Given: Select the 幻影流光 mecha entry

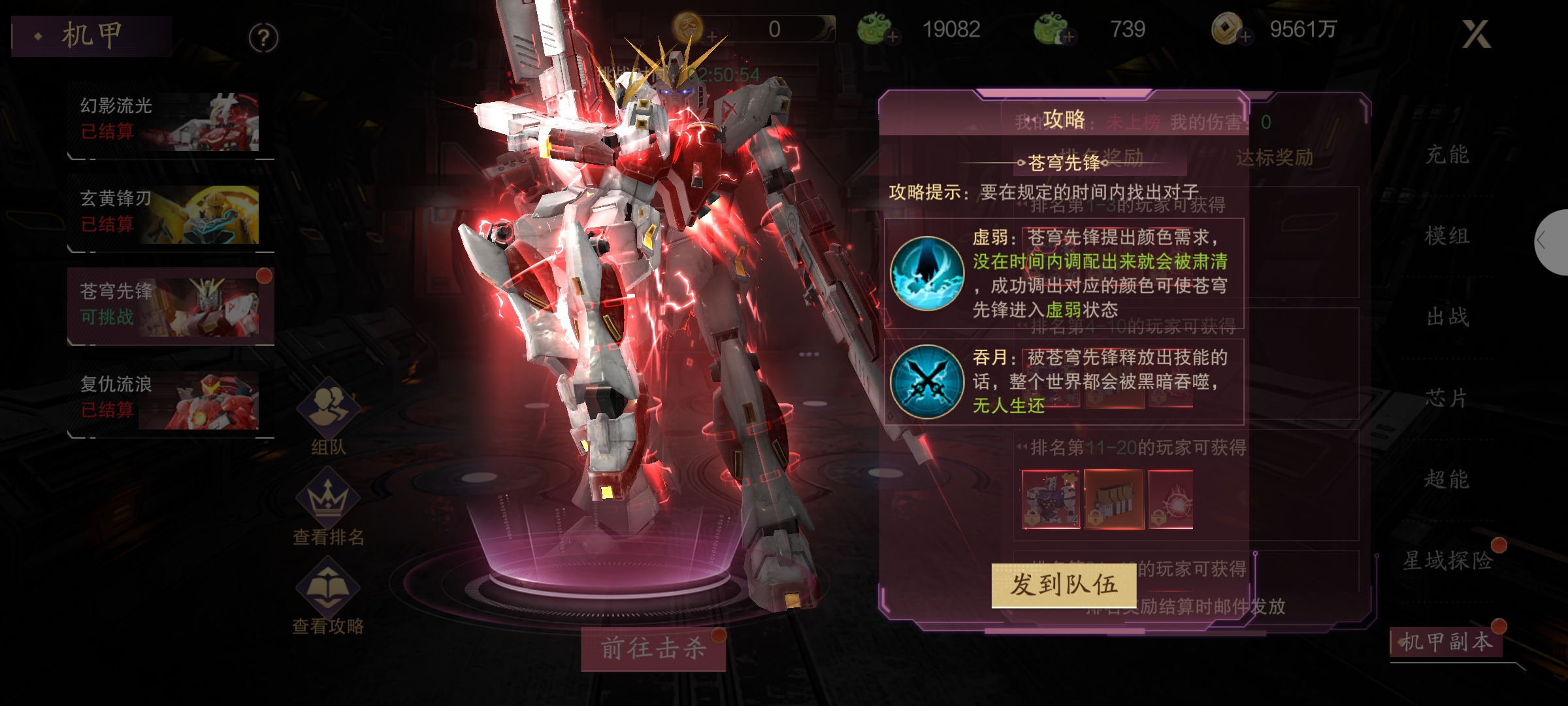Looking at the screenshot, I should click(x=169, y=122).
